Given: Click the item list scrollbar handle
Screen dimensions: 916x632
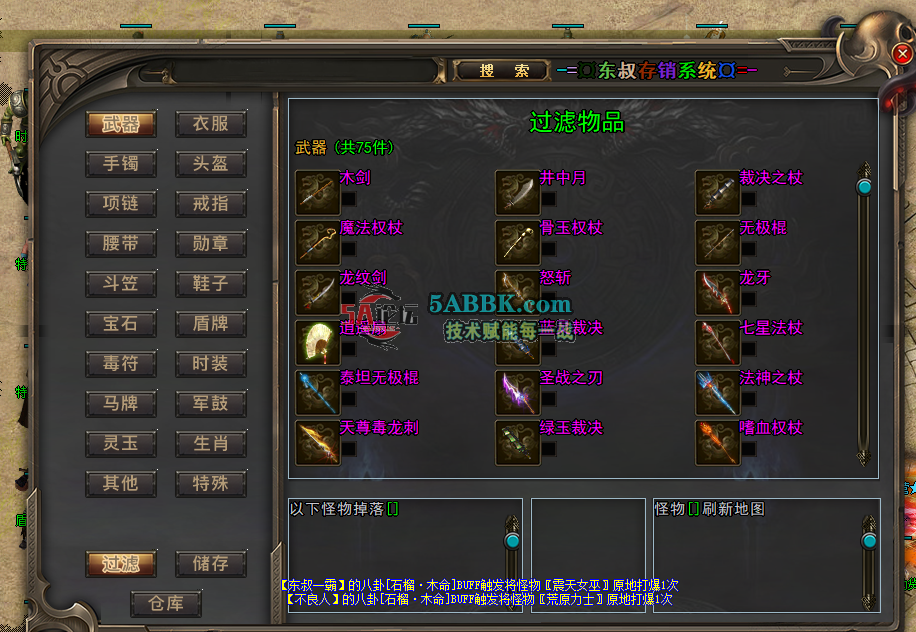Looking at the screenshot, I should point(864,186).
